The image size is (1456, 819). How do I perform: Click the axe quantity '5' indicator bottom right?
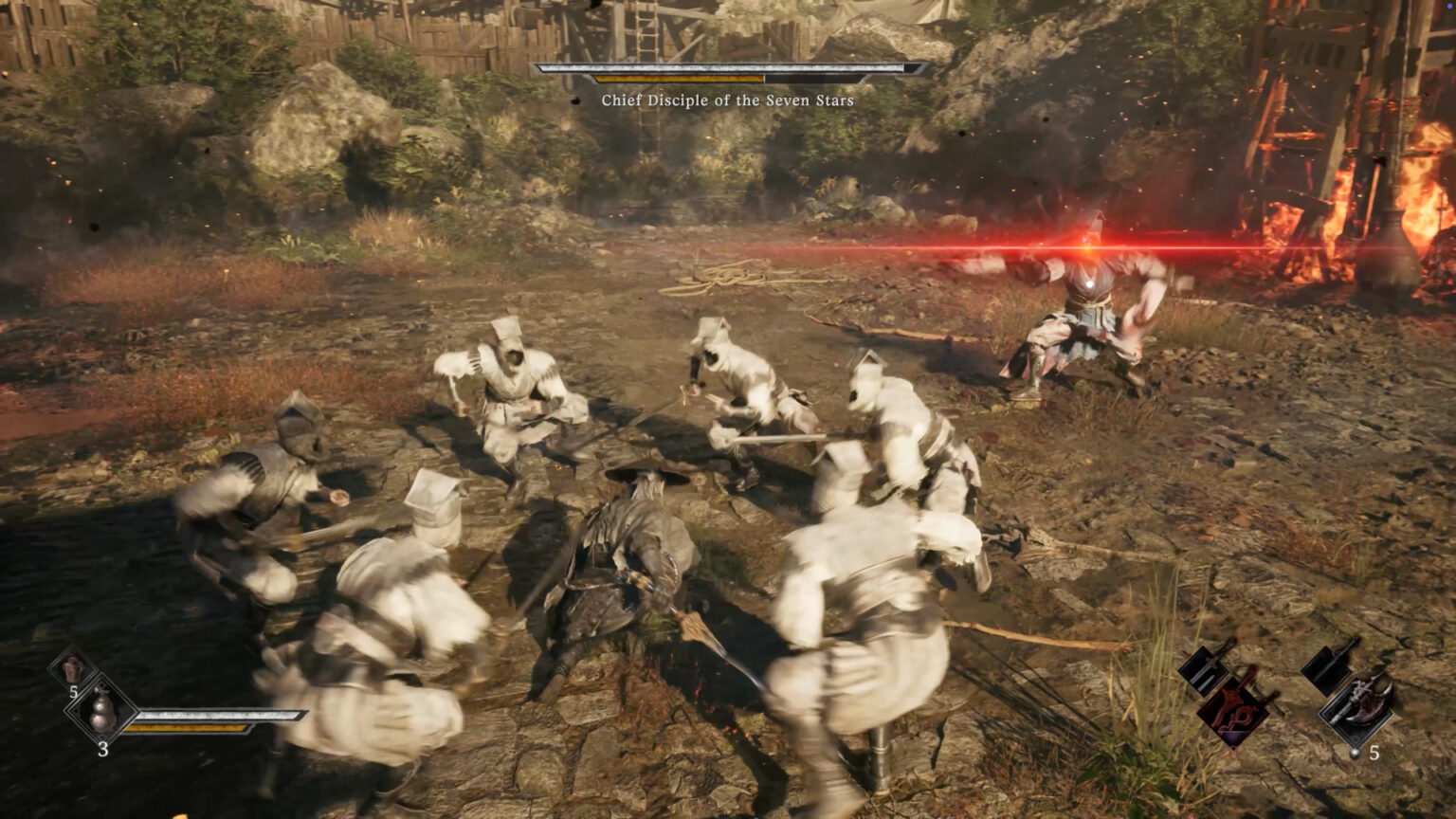(1374, 755)
